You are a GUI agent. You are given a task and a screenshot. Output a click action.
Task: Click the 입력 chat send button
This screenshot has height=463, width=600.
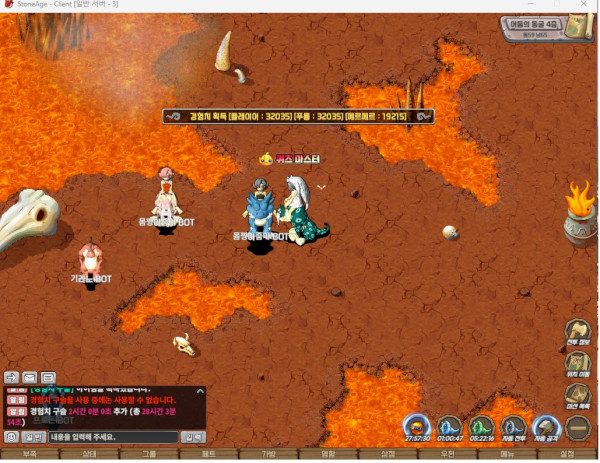[193, 437]
